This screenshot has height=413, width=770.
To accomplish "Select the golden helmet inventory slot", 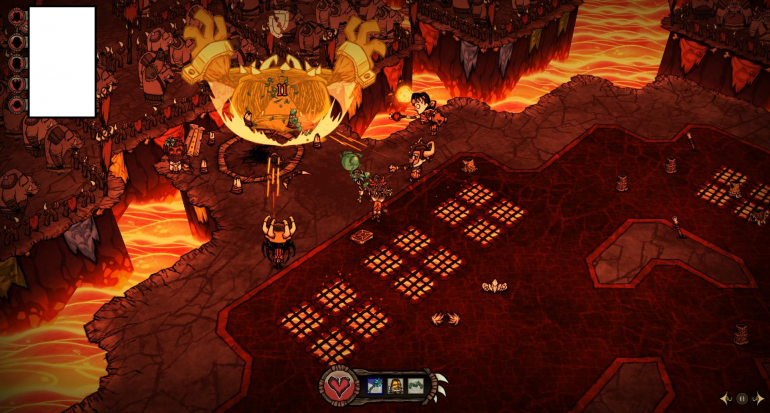I will pyautogui.click(x=395, y=386).
